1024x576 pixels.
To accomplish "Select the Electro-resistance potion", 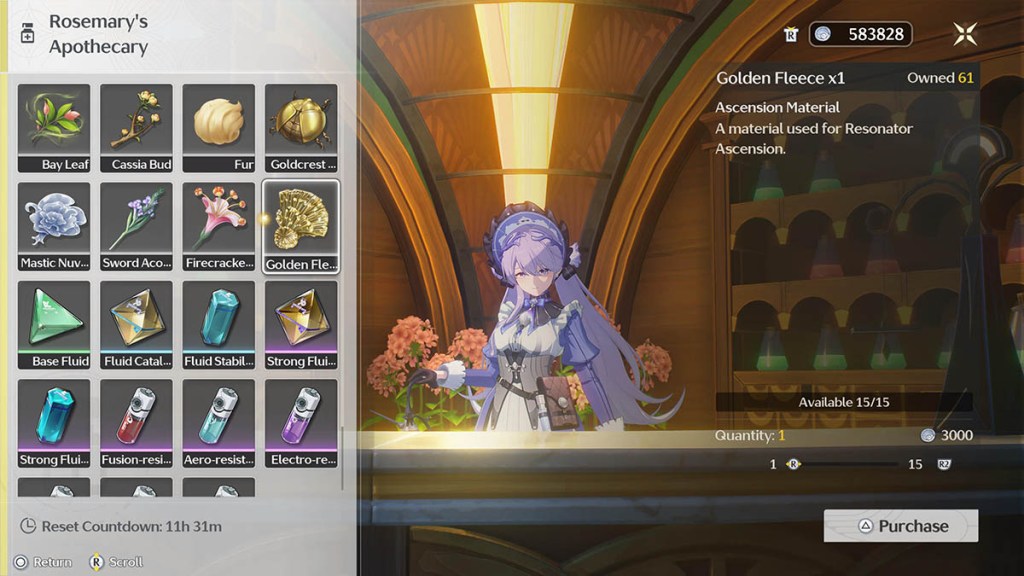I will click(301, 422).
